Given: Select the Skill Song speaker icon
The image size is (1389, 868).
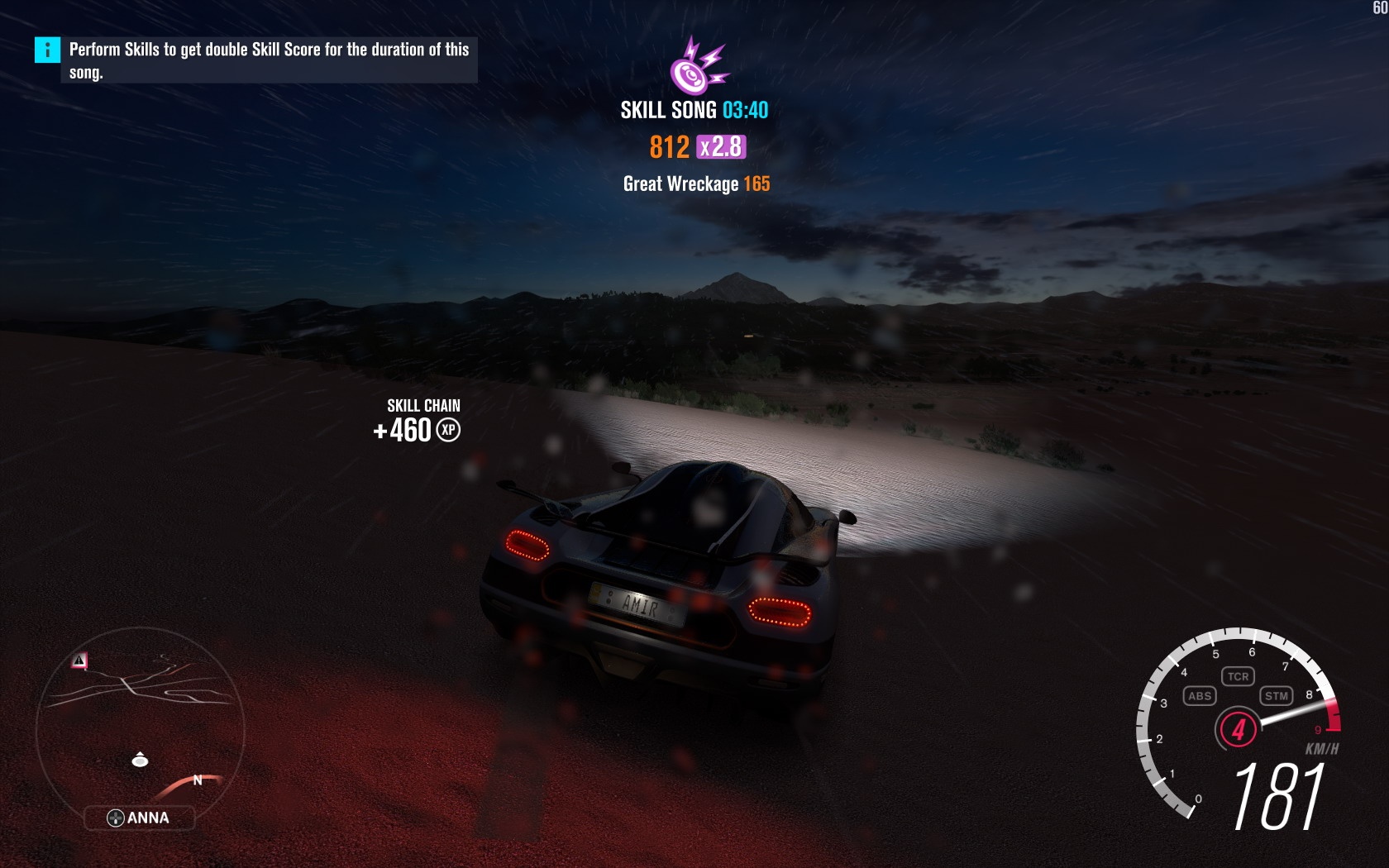Looking at the screenshot, I should pyautogui.click(x=696, y=66).
